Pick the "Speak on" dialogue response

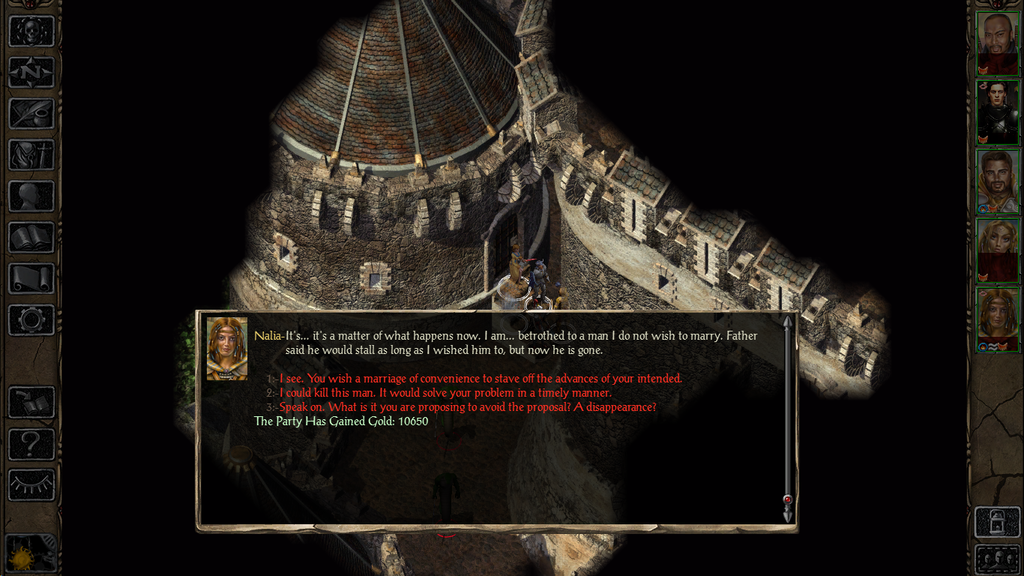[467, 408]
